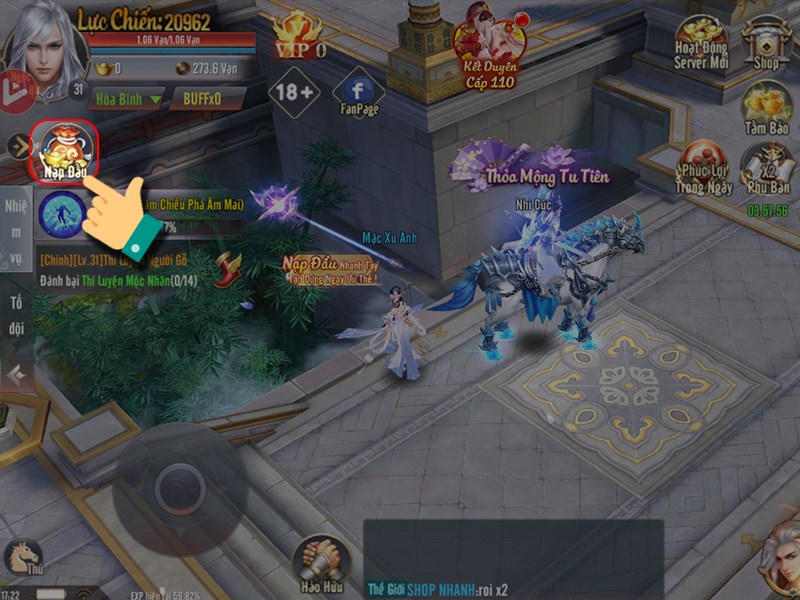The width and height of the screenshot is (800, 600).
Task: Open the Tầm Bảo treasure hunt
Action: (x=767, y=108)
